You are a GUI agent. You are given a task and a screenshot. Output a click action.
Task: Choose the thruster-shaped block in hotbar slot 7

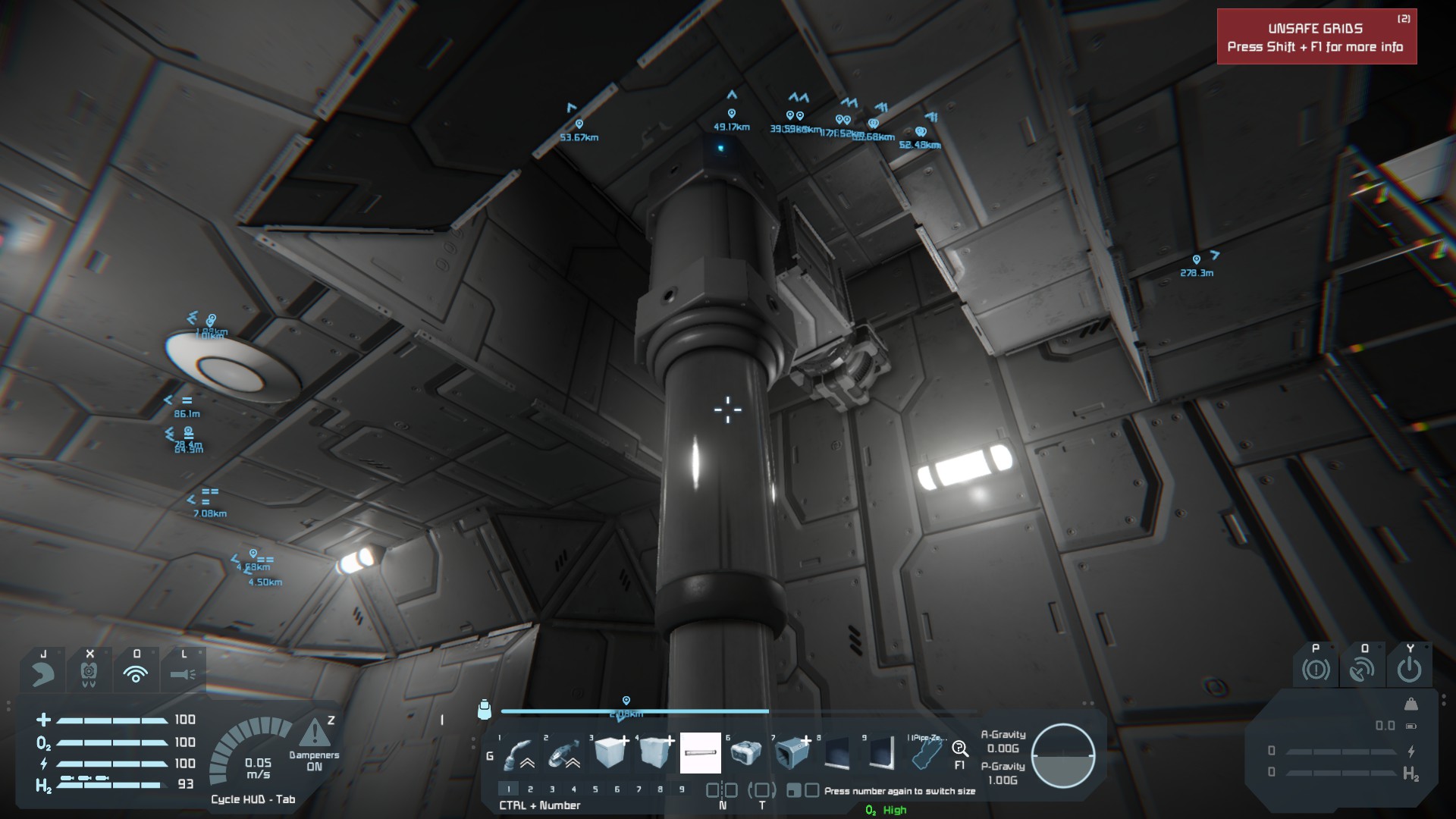pos(792,753)
